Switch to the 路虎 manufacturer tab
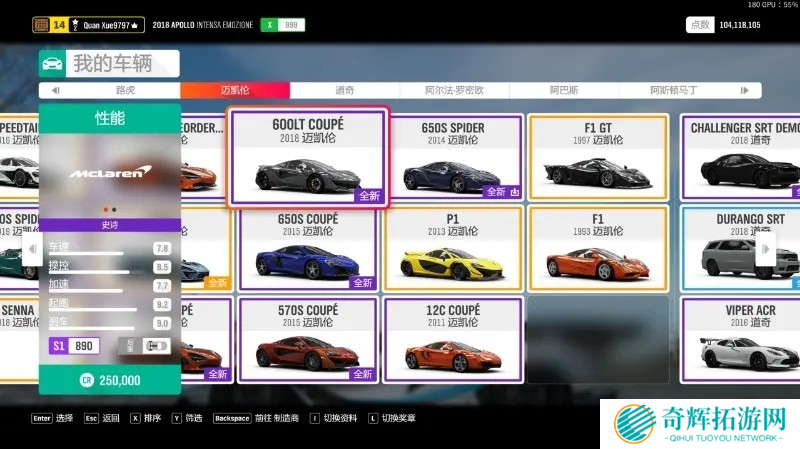This screenshot has height=449, width=800. pos(125,90)
